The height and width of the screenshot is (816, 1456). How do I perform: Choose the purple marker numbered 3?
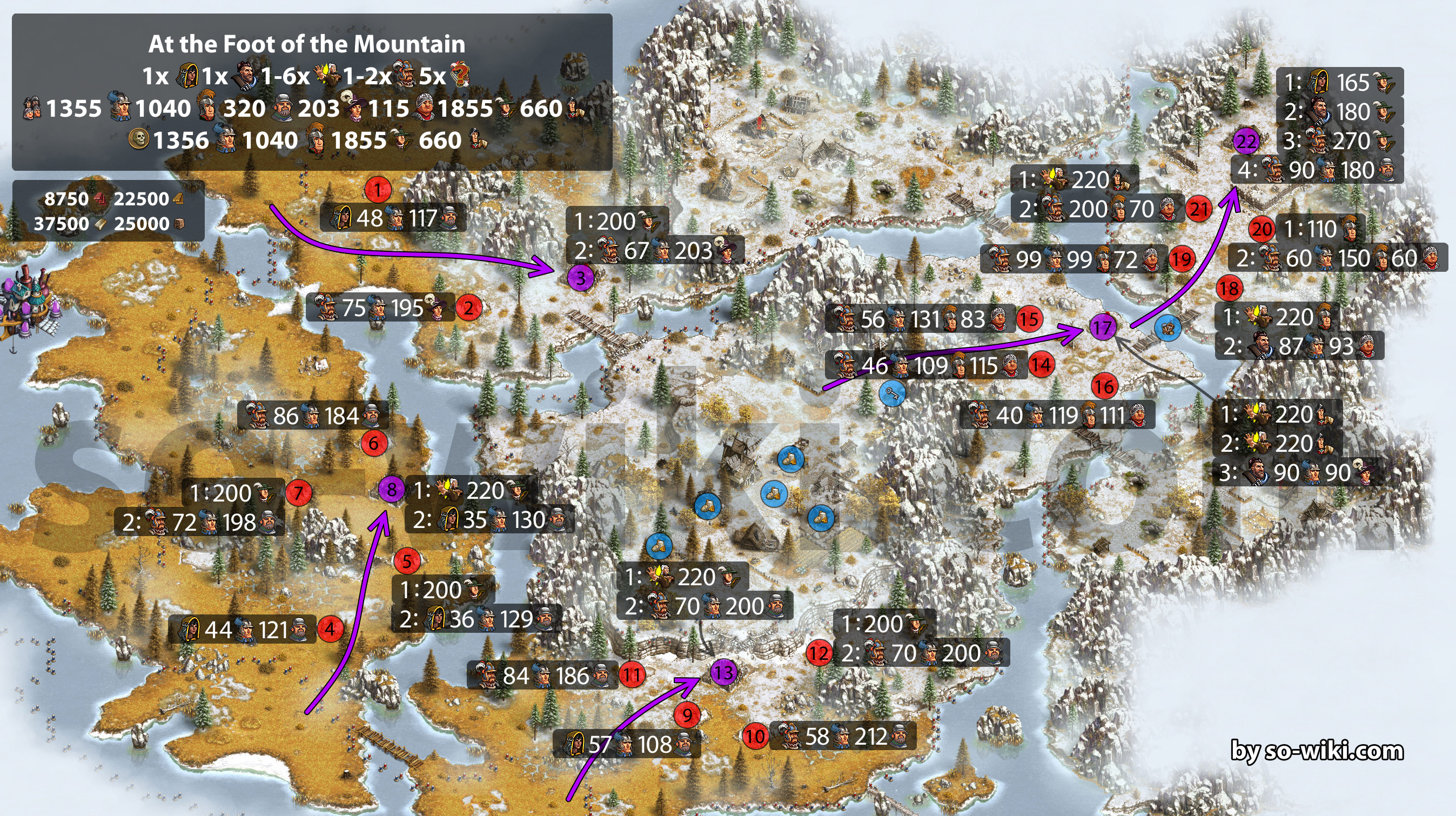580,278
